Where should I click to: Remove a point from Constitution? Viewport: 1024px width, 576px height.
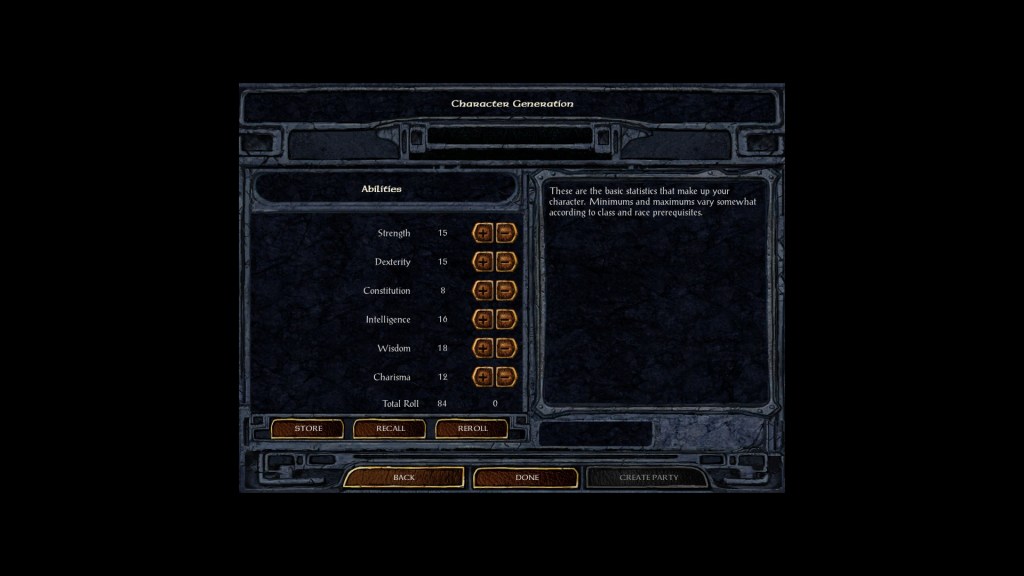pyautogui.click(x=506, y=291)
